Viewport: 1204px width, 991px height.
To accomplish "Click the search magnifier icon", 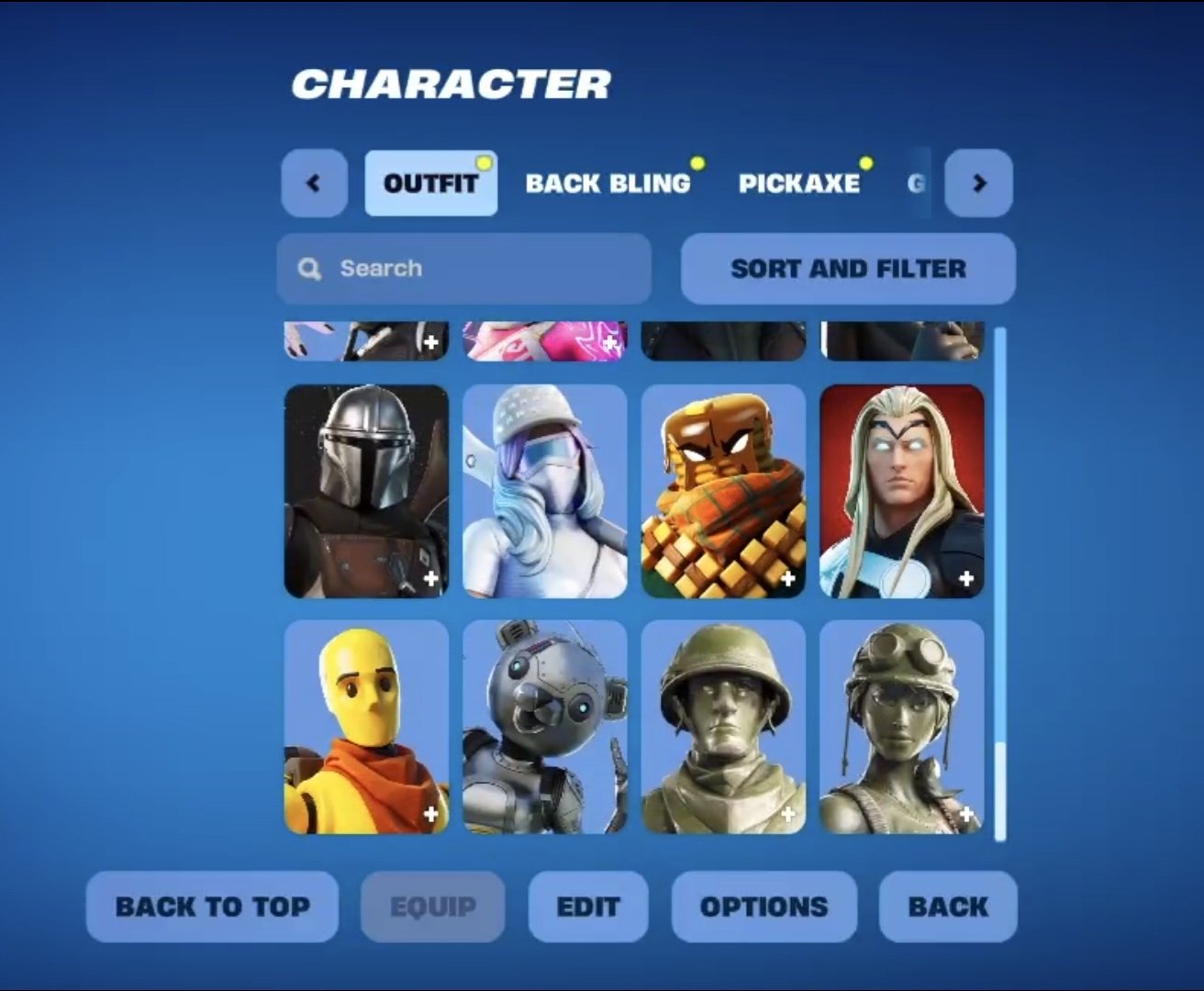I will pos(308,268).
